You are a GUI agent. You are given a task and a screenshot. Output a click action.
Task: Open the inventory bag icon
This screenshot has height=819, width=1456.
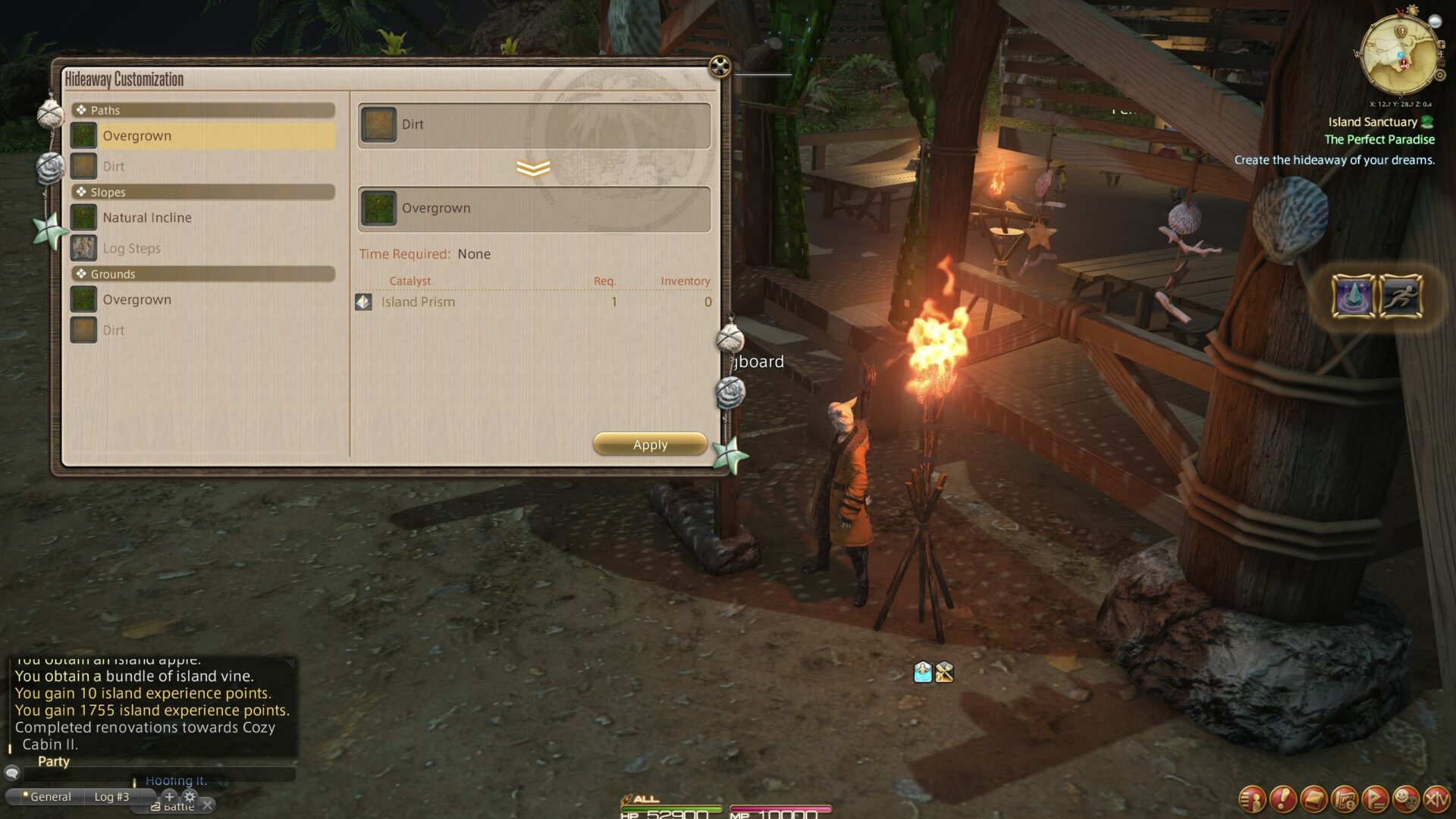click(x=1313, y=799)
